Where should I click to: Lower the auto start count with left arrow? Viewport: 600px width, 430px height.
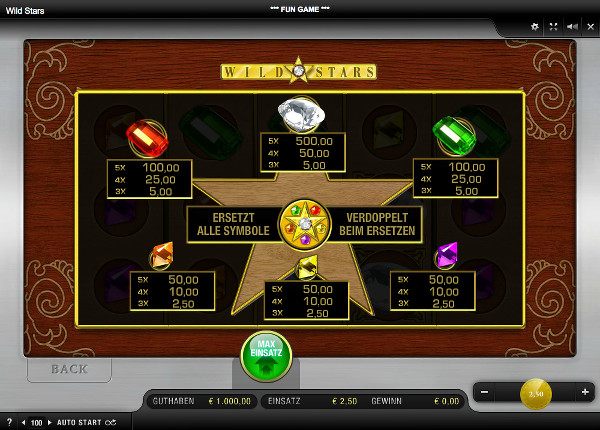click(25, 423)
